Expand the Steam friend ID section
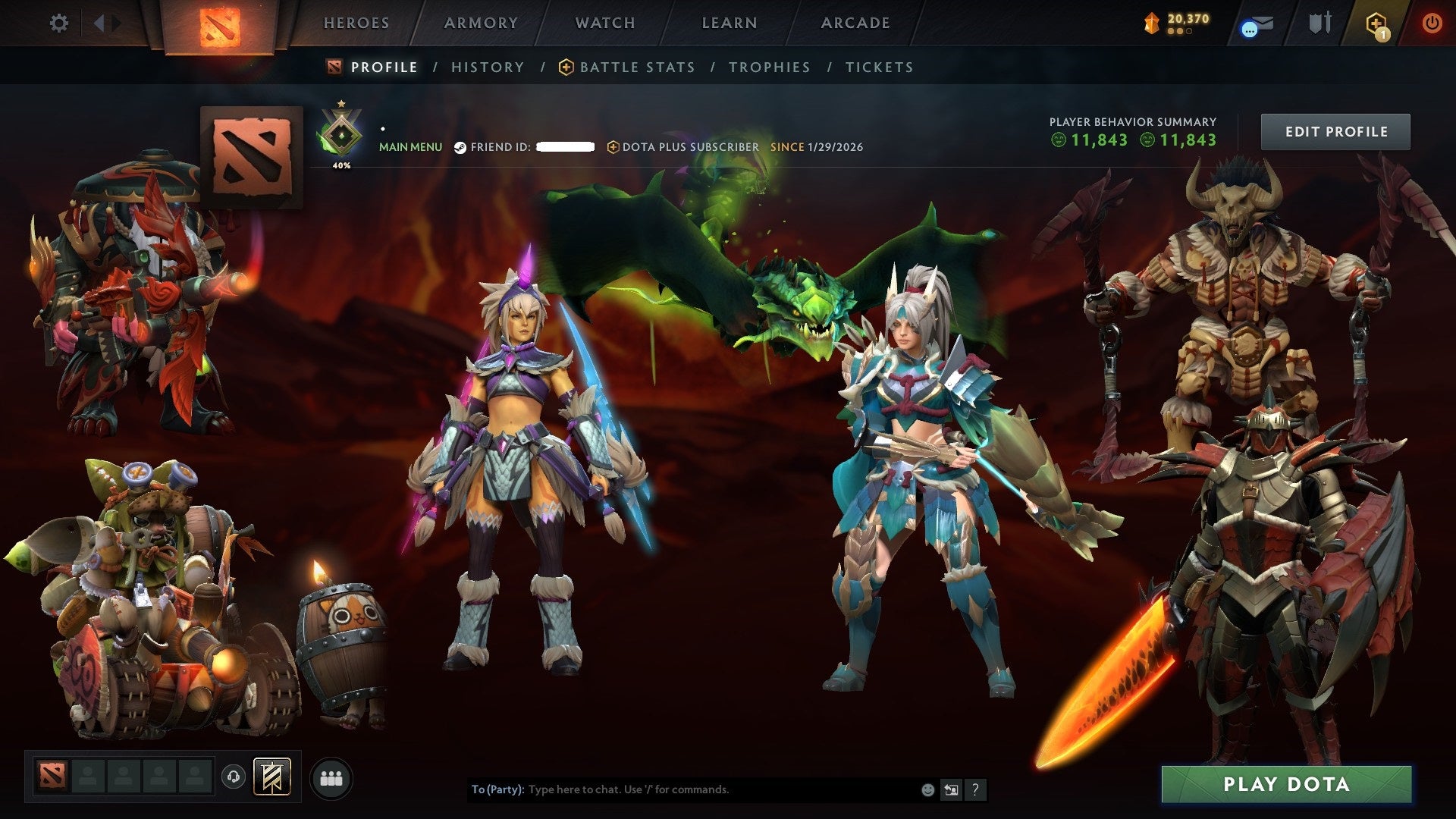 (500, 147)
